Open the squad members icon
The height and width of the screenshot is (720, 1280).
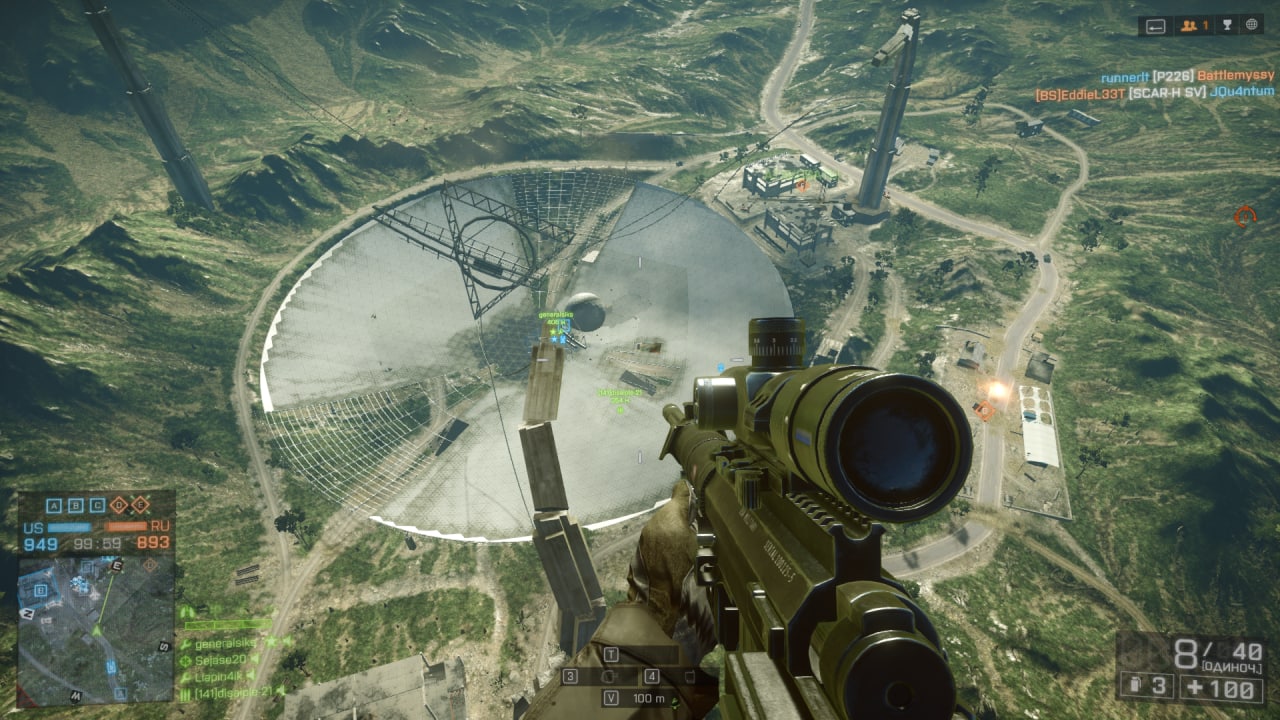pyautogui.click(x=1194, y=26)
